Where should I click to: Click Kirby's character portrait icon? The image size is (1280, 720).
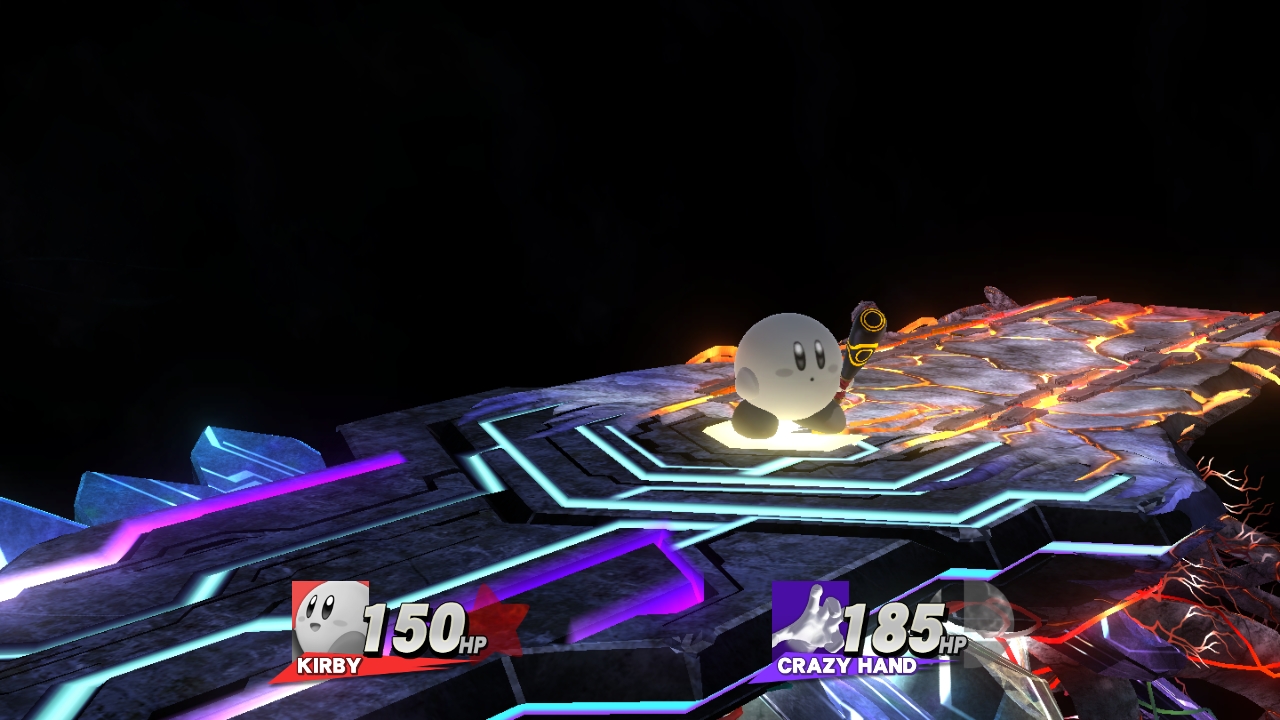(330, 618)
